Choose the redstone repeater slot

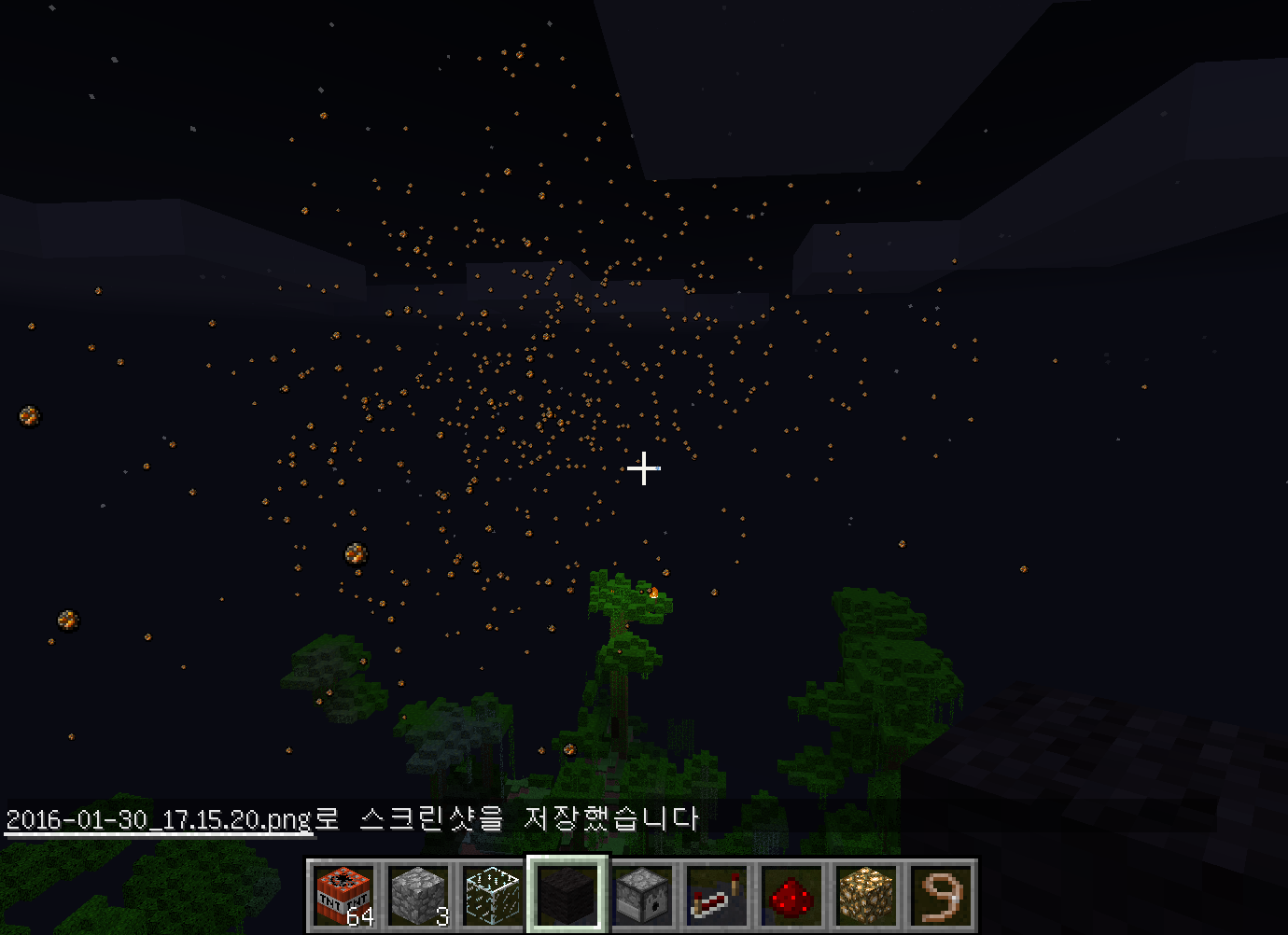(717, 895)
